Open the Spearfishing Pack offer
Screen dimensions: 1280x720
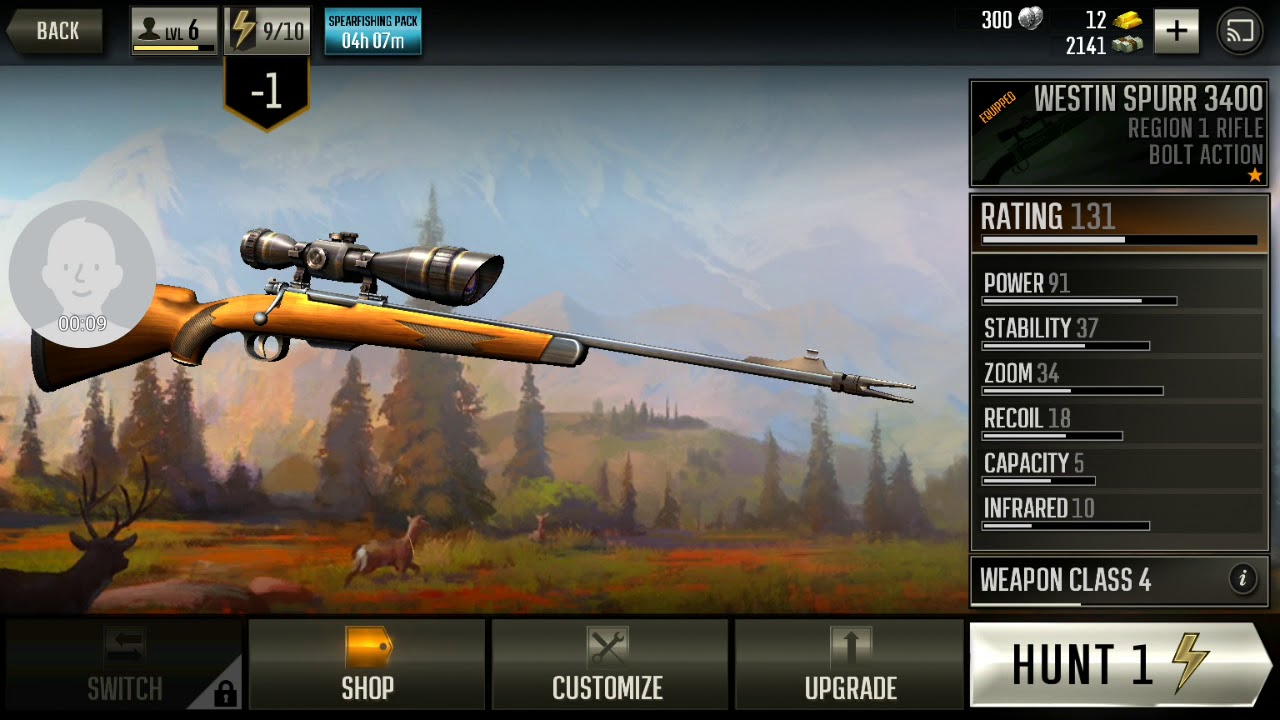pos(372,31)
